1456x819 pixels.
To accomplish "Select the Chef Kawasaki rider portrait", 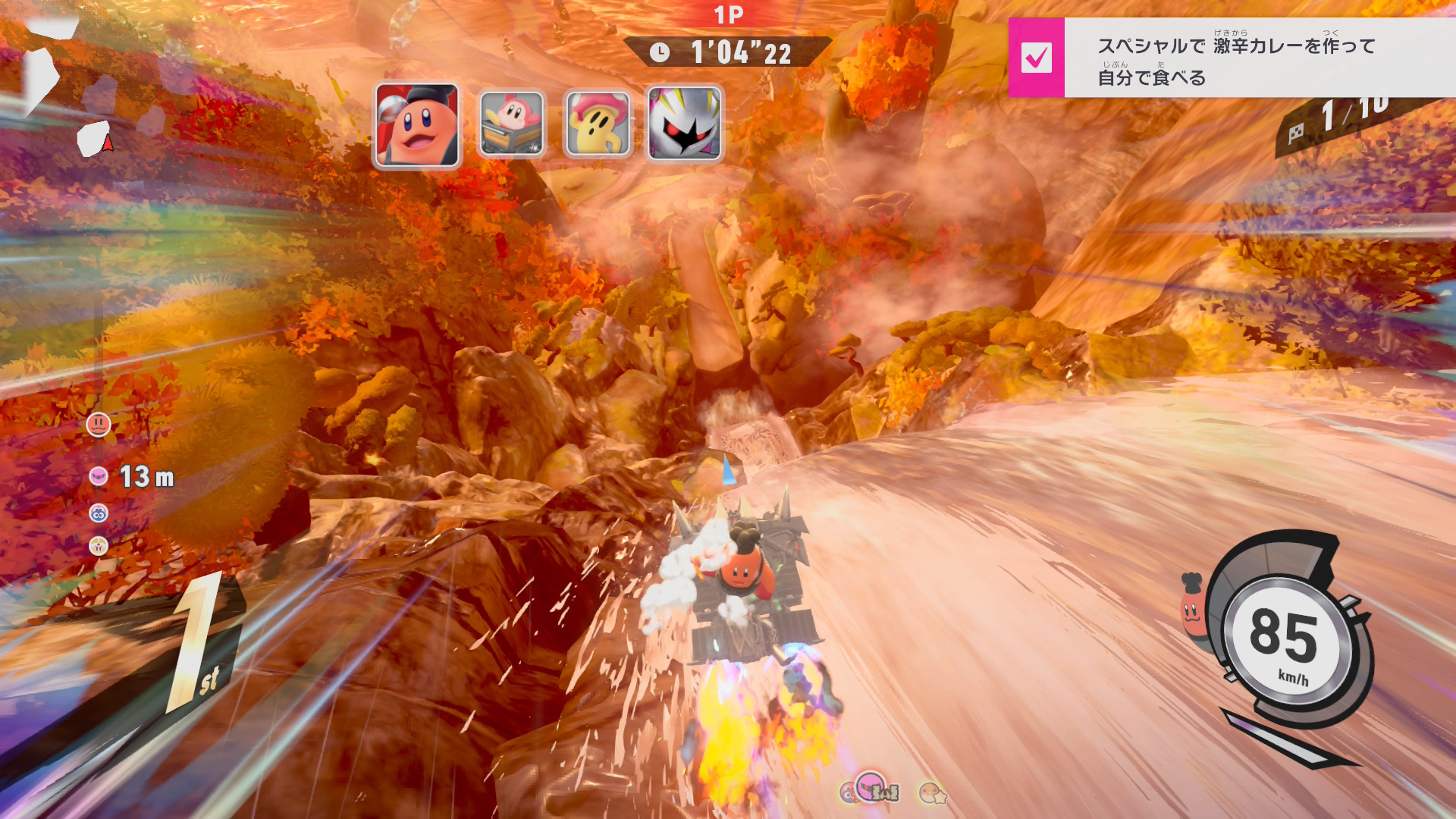I will (x=417, y=125).
